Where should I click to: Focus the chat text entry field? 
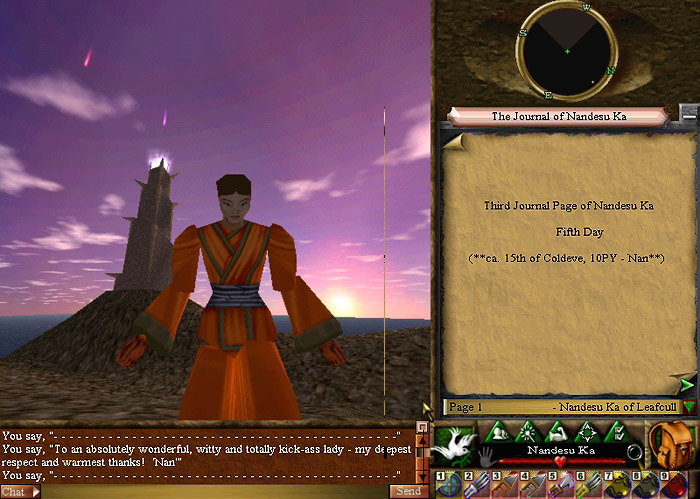click(215, 491)
